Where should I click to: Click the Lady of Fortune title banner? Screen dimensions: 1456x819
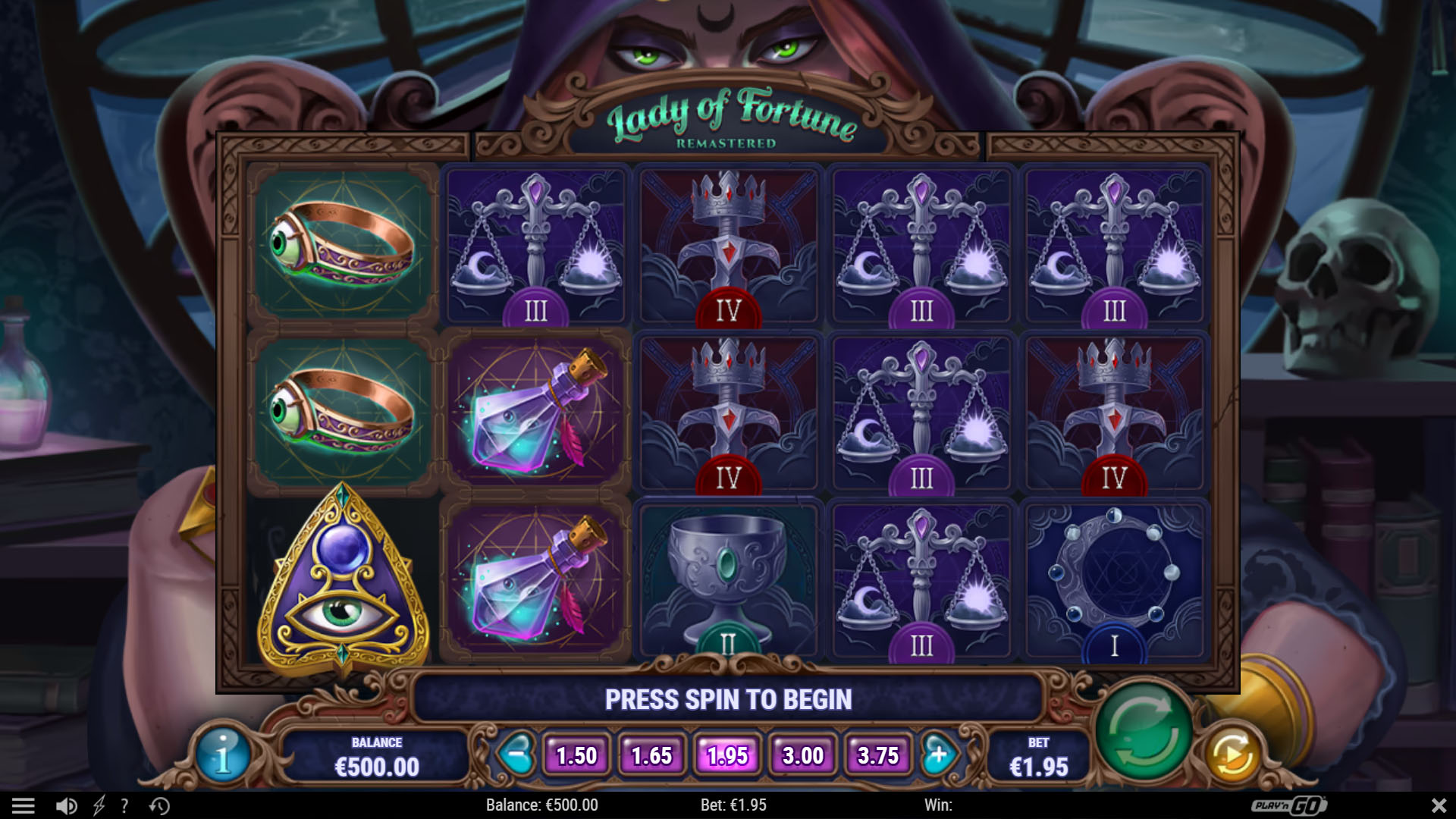[x=730, y=118]
